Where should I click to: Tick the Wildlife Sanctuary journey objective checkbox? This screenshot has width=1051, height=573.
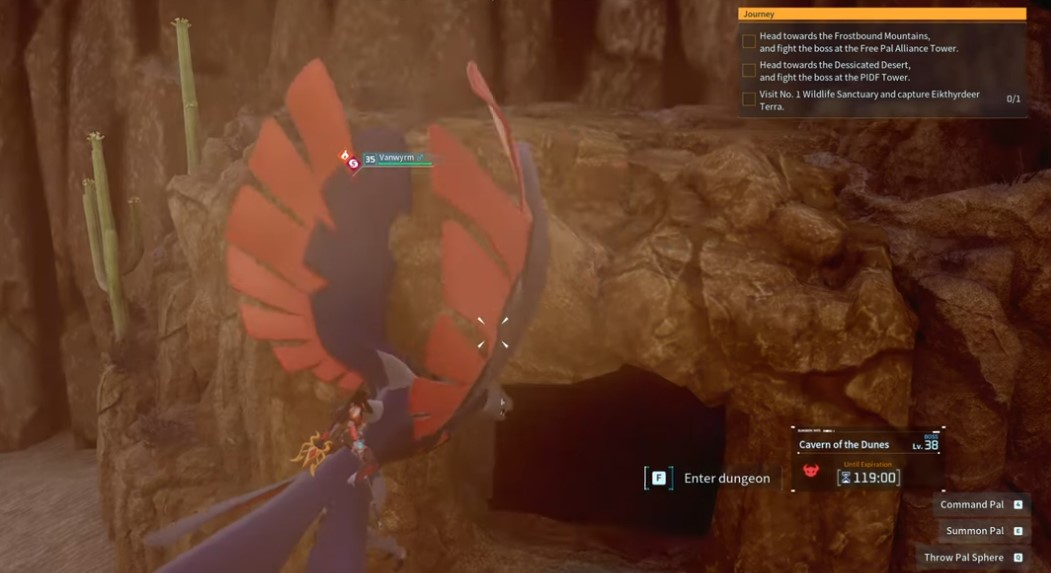point(749,99)
